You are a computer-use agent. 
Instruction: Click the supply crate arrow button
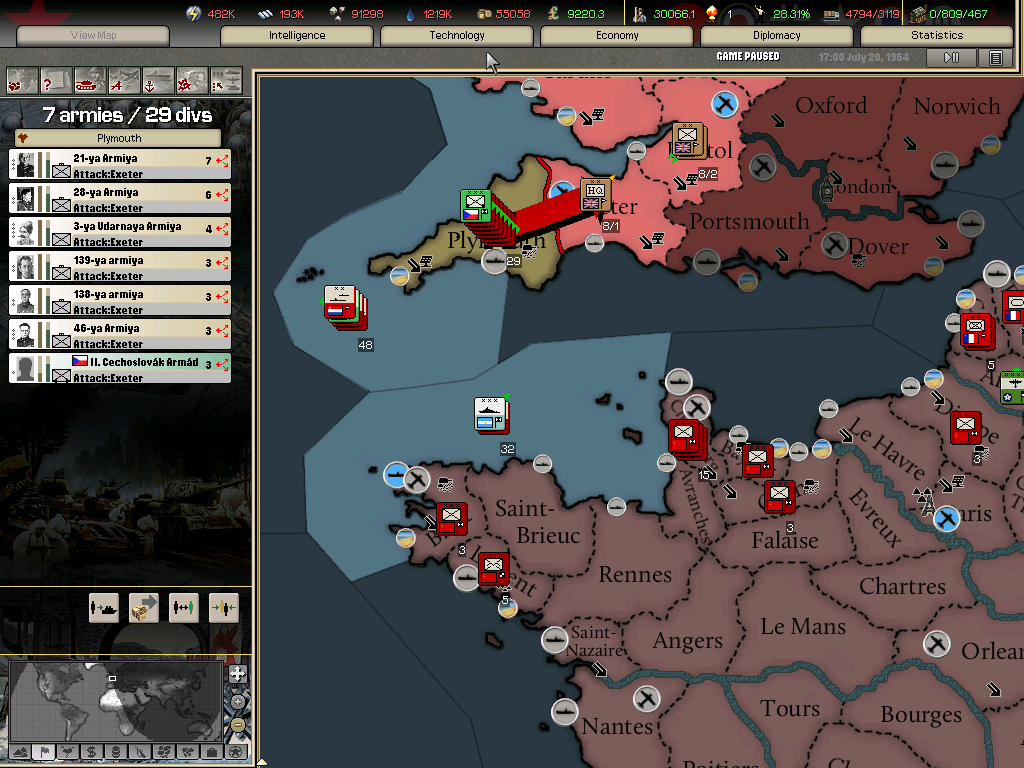tap(144, 607)
